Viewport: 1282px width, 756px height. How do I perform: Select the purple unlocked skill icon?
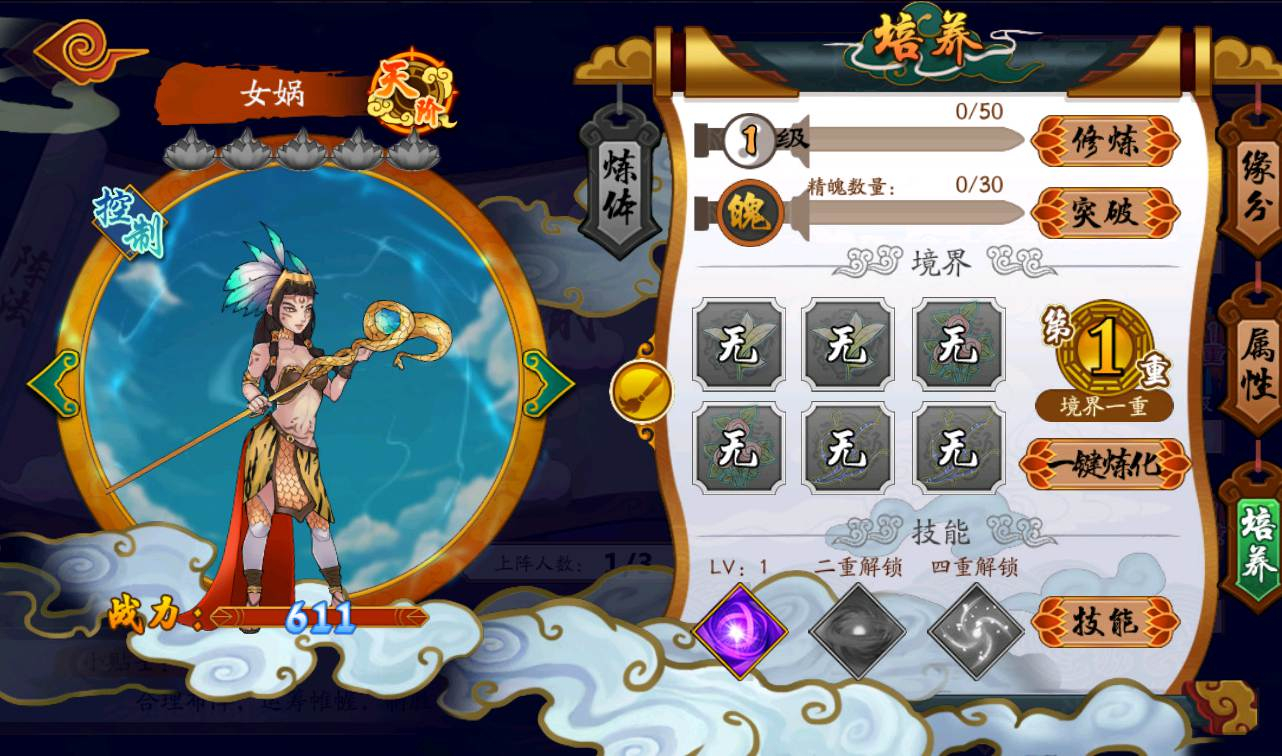(740, 631)
